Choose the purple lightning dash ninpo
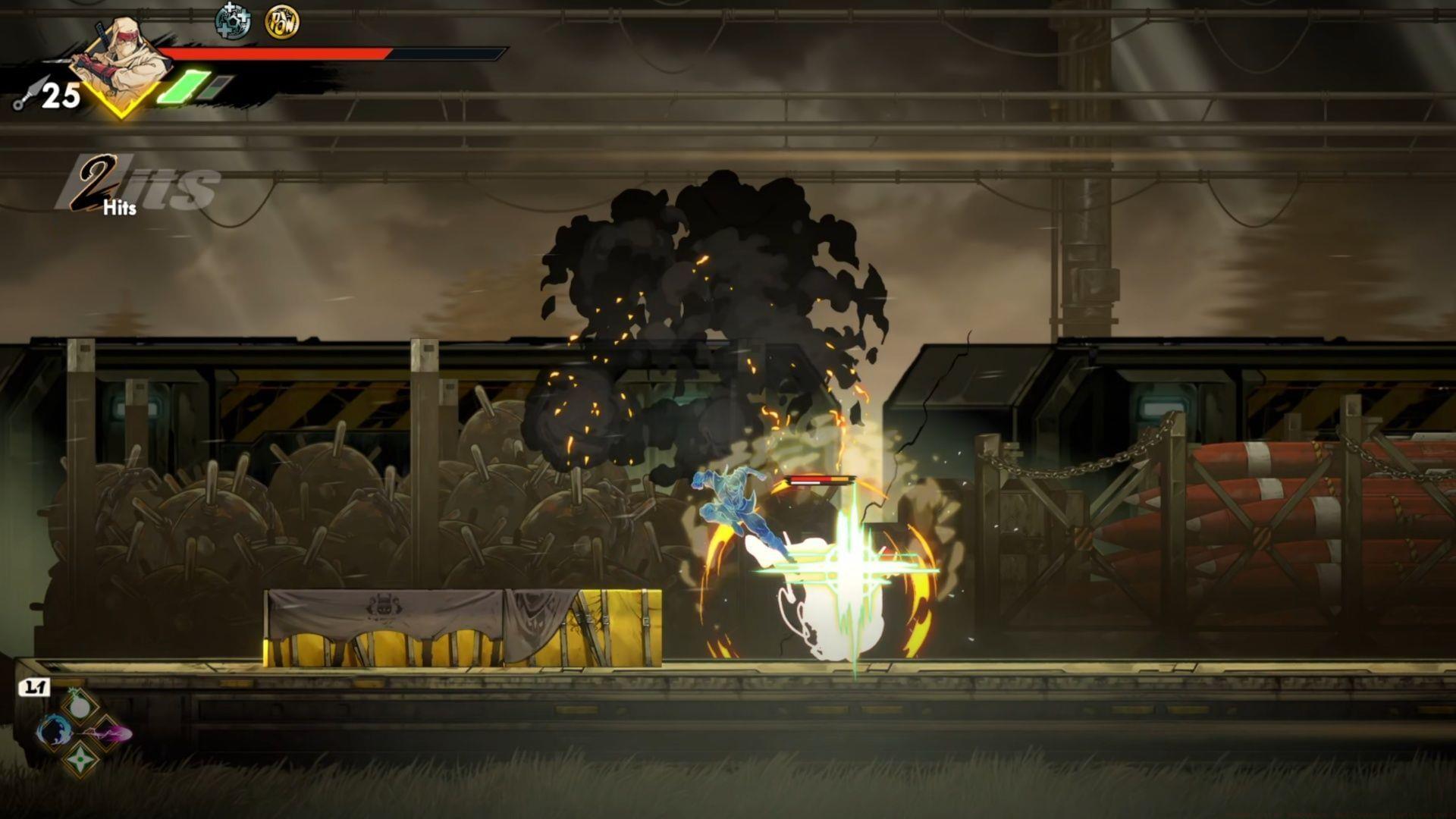1456x819 pixels. click(x=108, y=733)
